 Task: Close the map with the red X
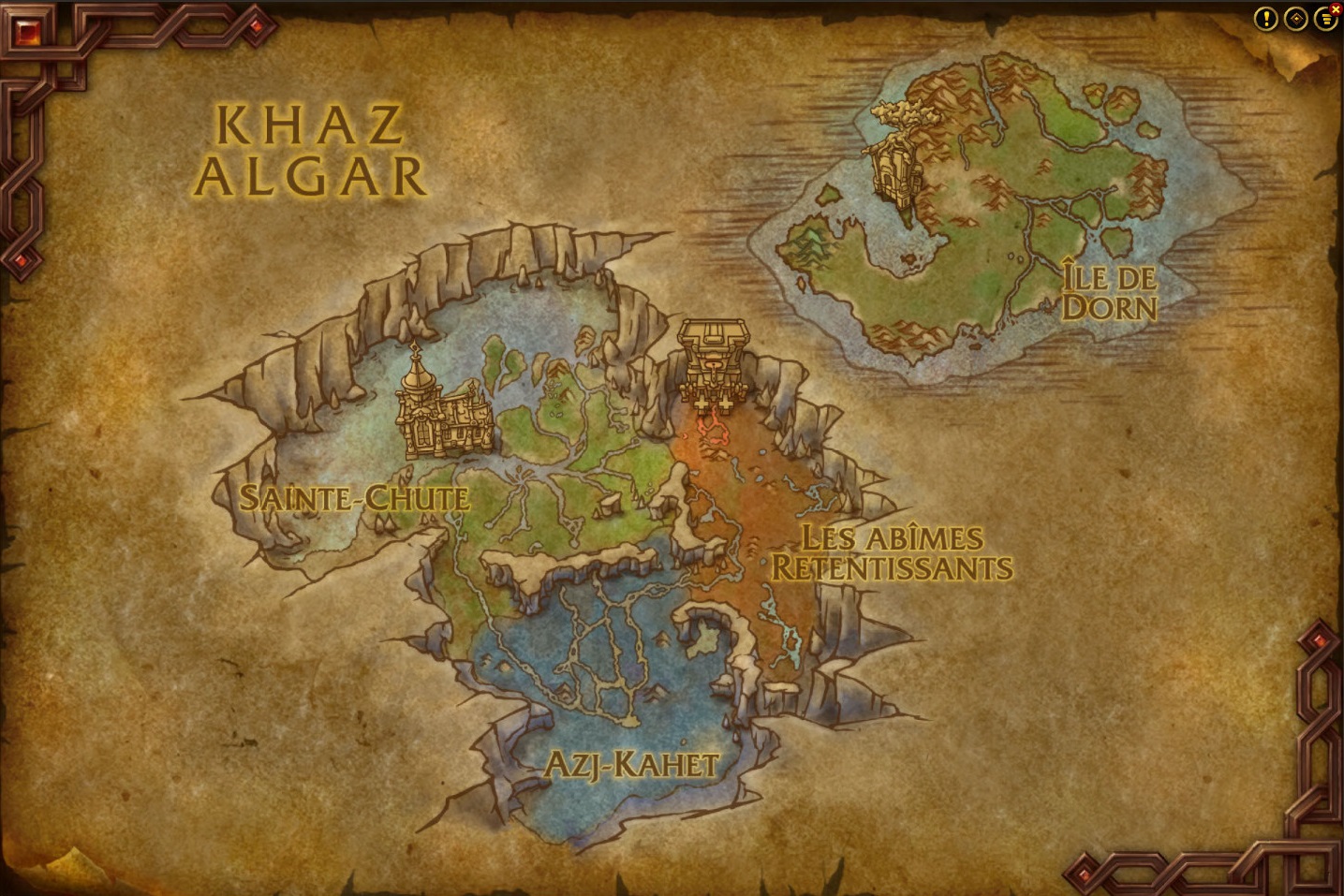pos(1336,8)
